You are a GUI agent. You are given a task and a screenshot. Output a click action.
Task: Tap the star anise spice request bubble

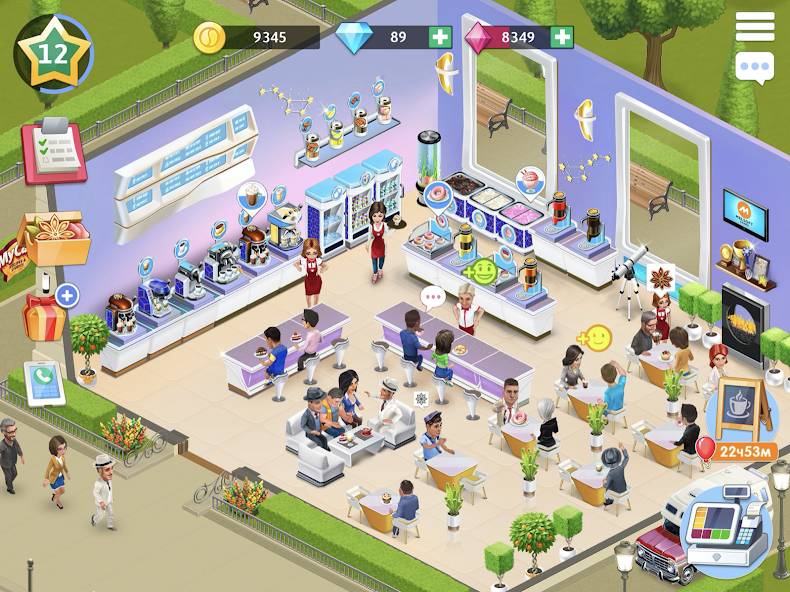(x=662, y=276)
